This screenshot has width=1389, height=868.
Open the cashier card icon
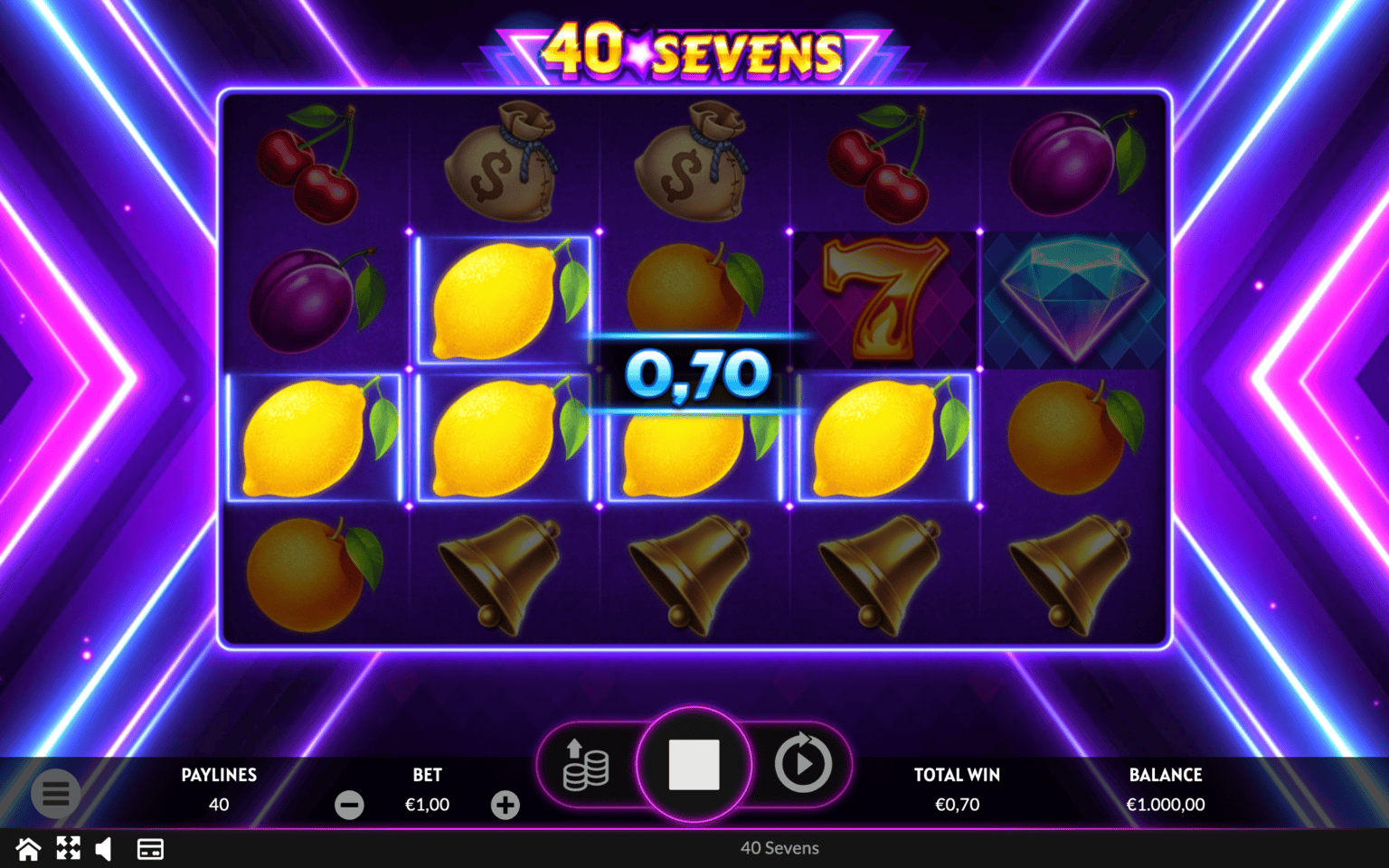click(150, 849)
